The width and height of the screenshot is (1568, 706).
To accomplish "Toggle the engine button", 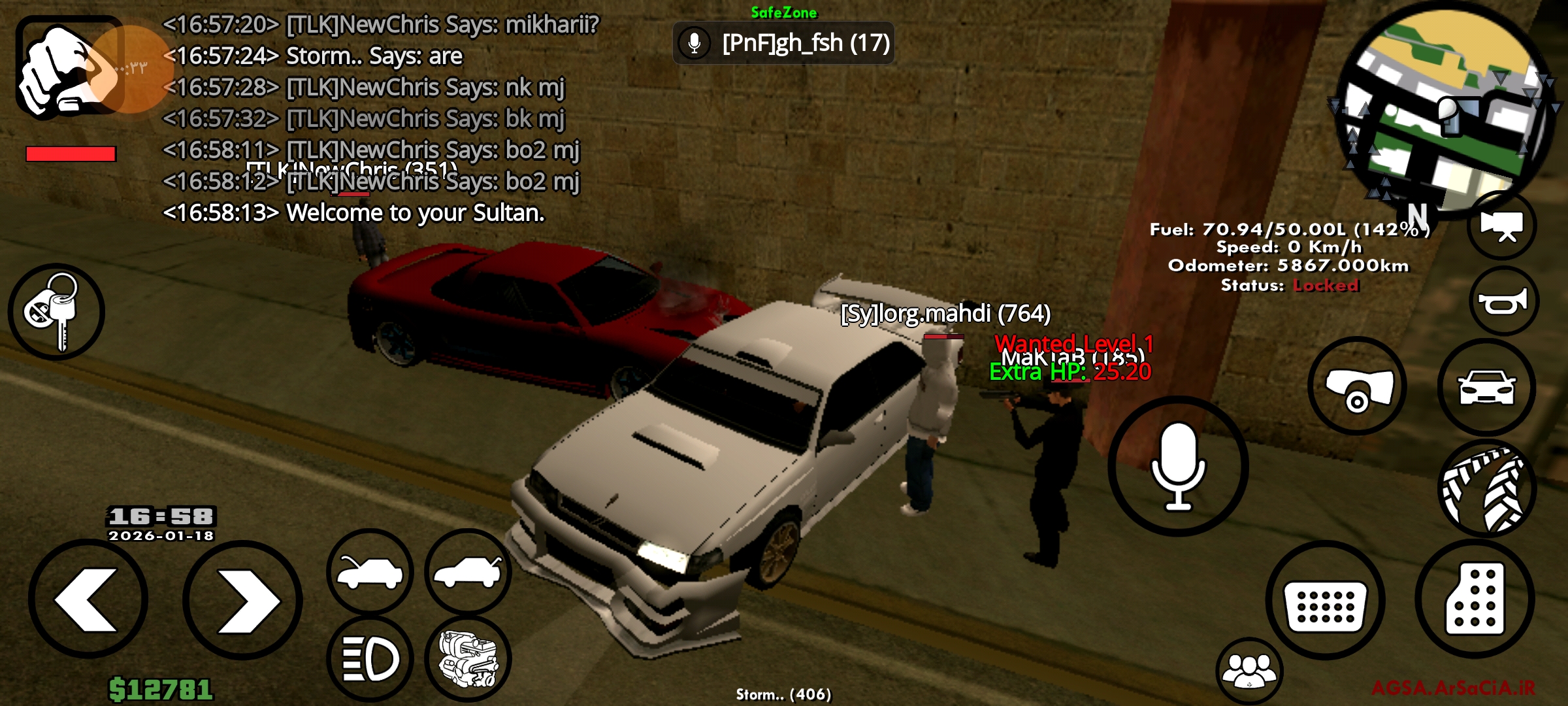I will [x=468, y=659].
